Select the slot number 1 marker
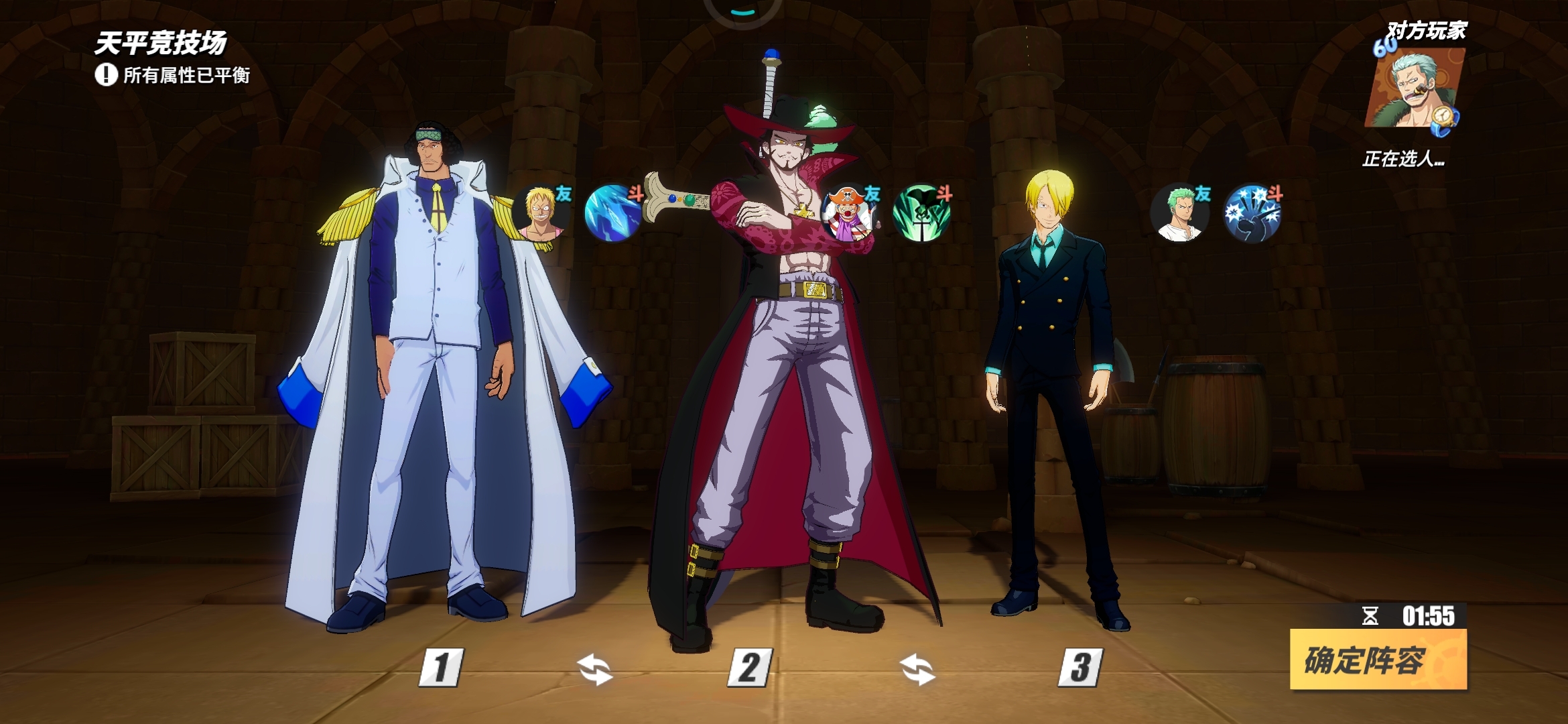 pos(440,667)
